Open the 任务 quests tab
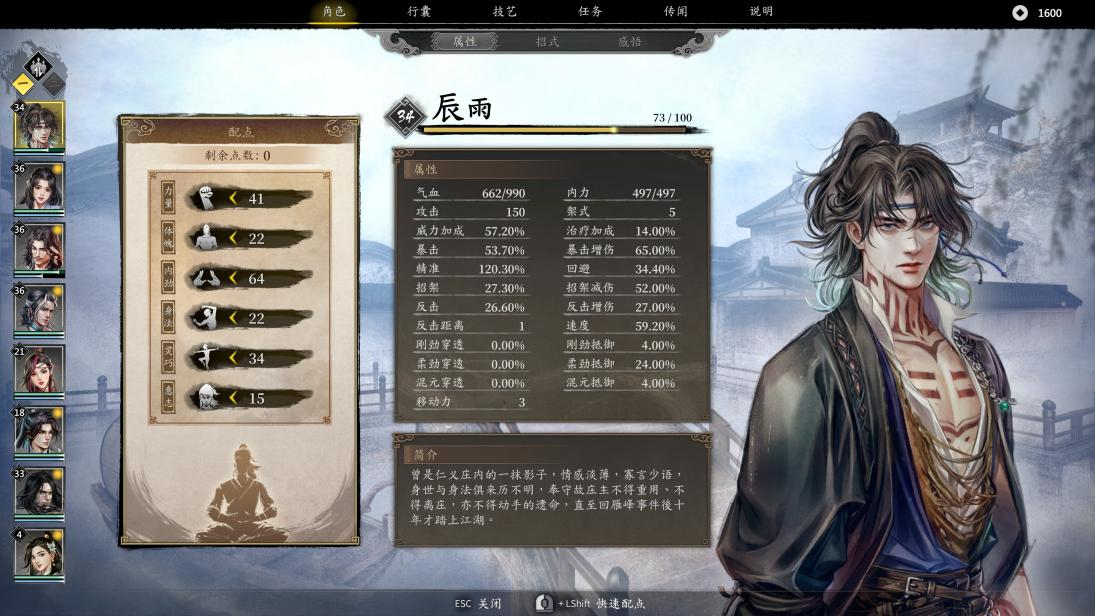Image resolution: width=1095 pixels, height=616 pixels. point(590,12)
